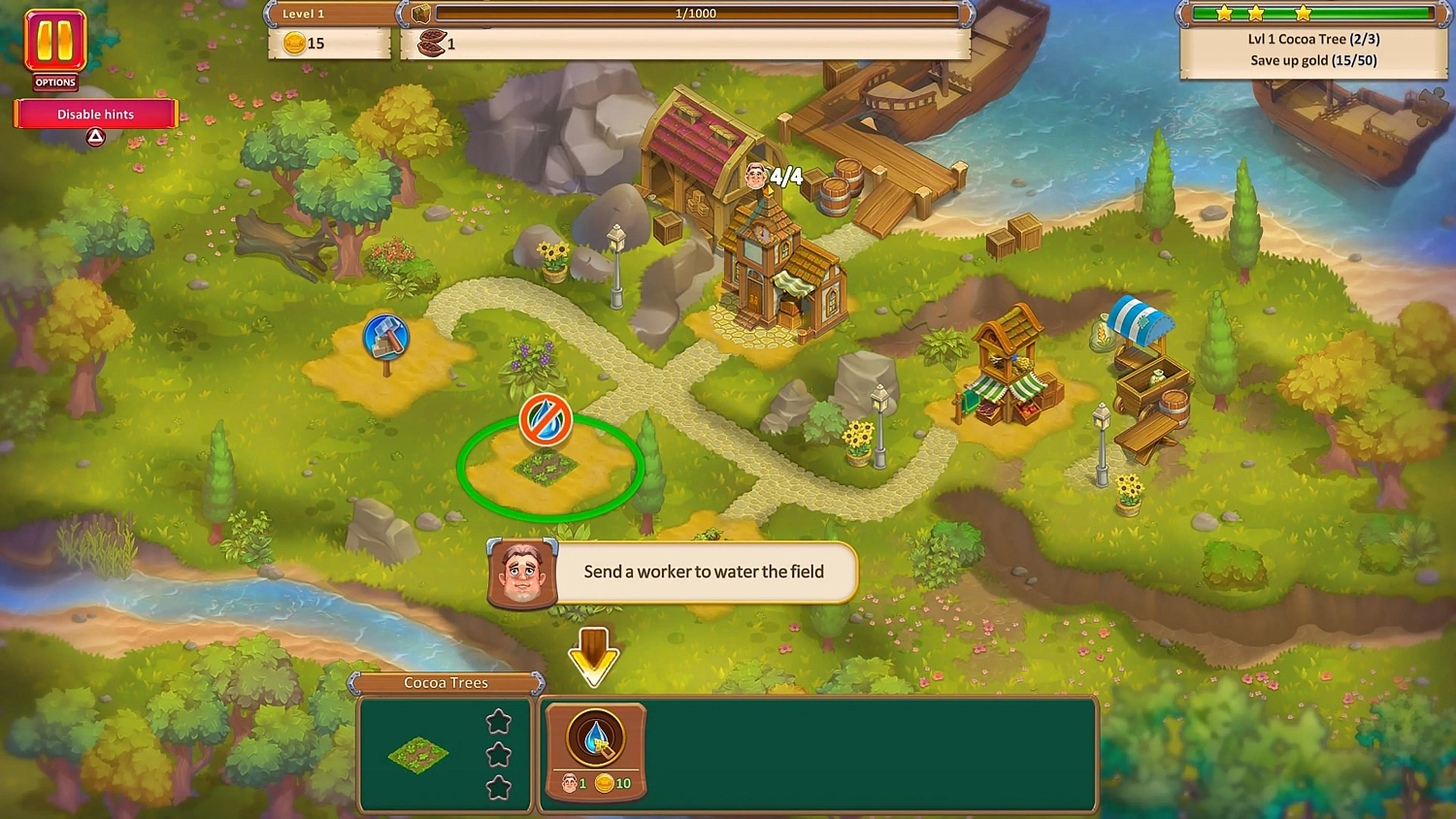This screenshot has height=819, width=1456.
Task: Click the top star in the Cocoa Trees panel
Action: click(498, 721)
